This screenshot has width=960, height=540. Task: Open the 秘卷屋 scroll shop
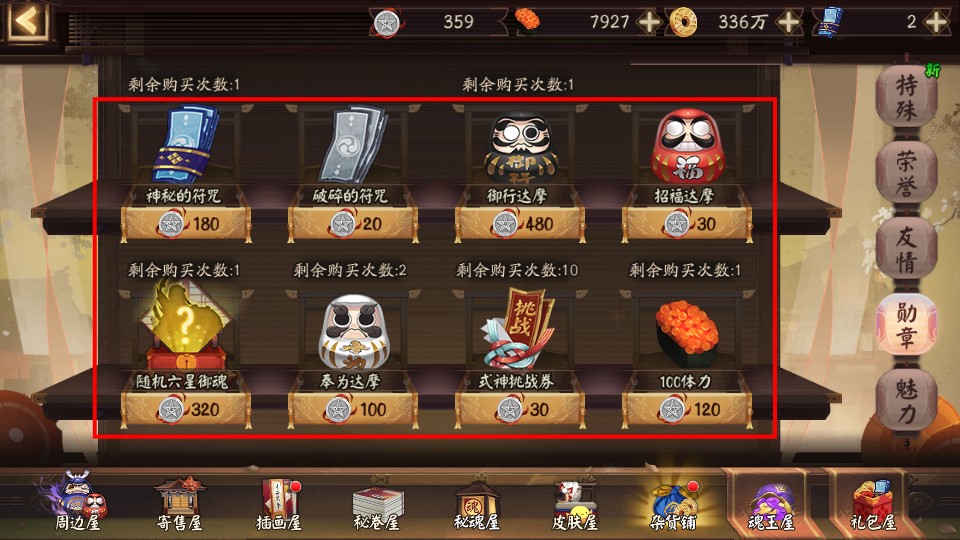coord(377,504)
